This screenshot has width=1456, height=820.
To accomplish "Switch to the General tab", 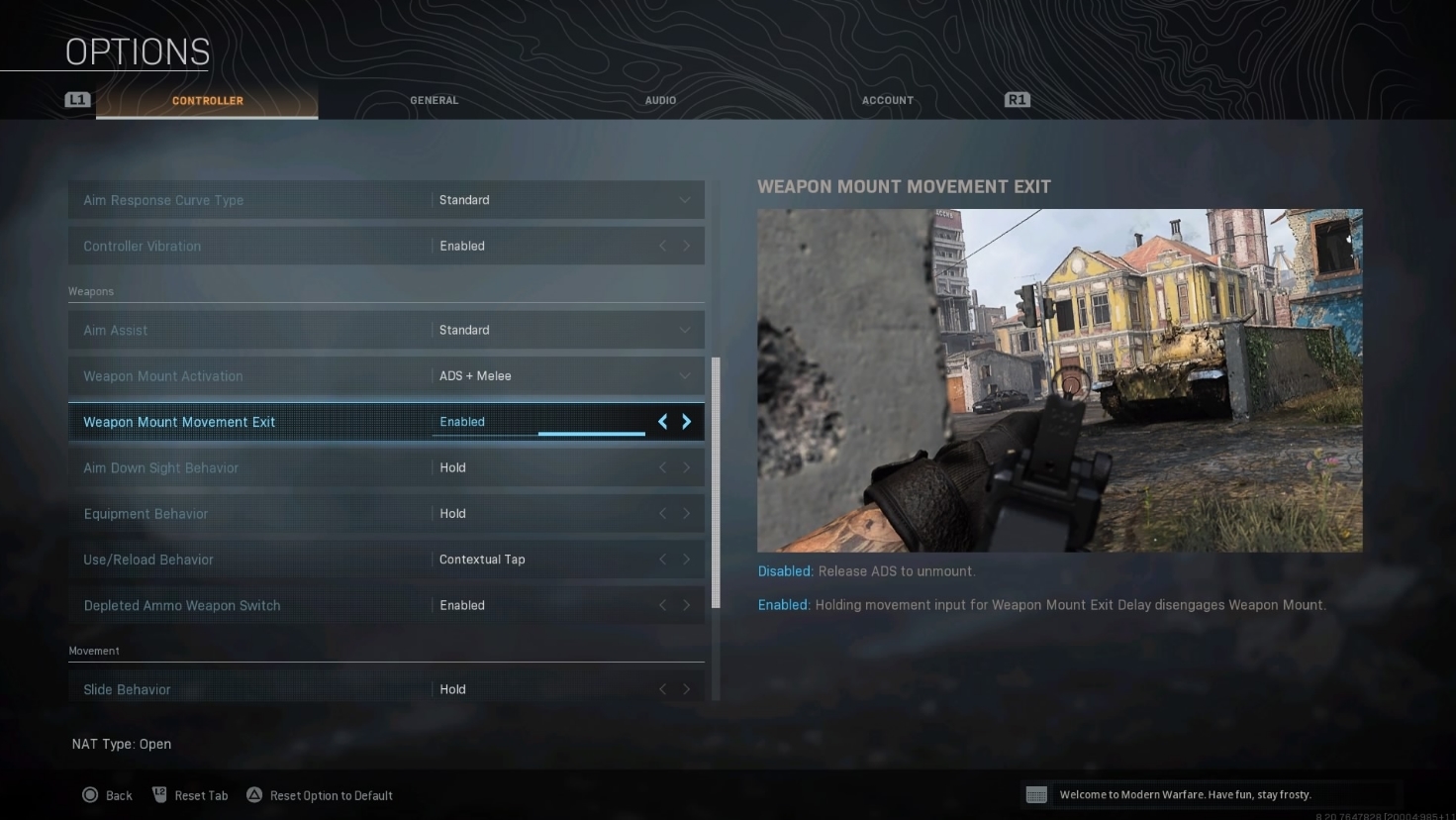I will (x=434, y=100).
